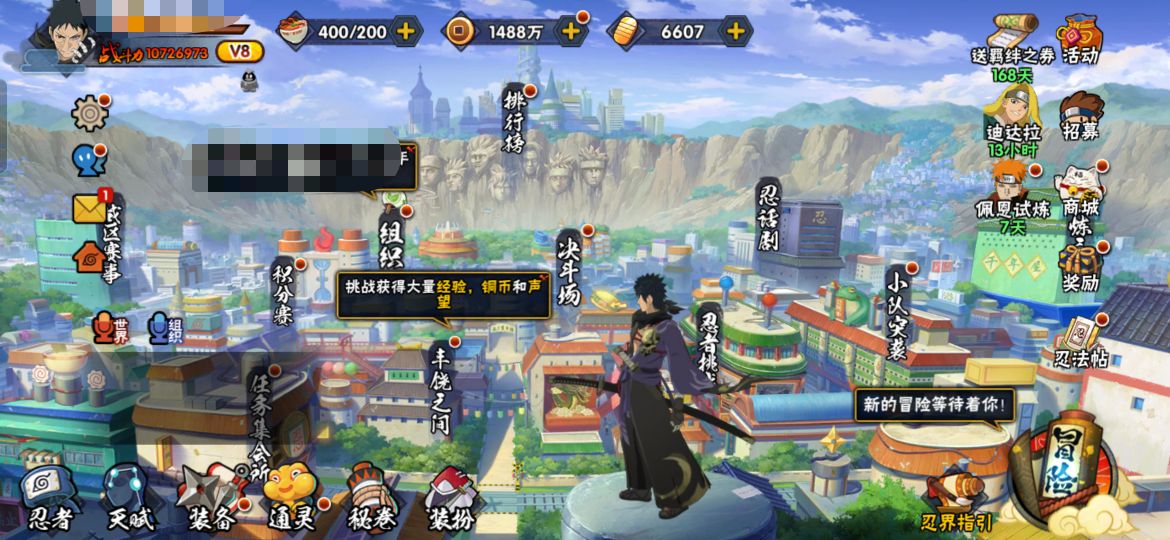
Task: Claim rewards via the 奖励 icon
Action: [1080, 266]
